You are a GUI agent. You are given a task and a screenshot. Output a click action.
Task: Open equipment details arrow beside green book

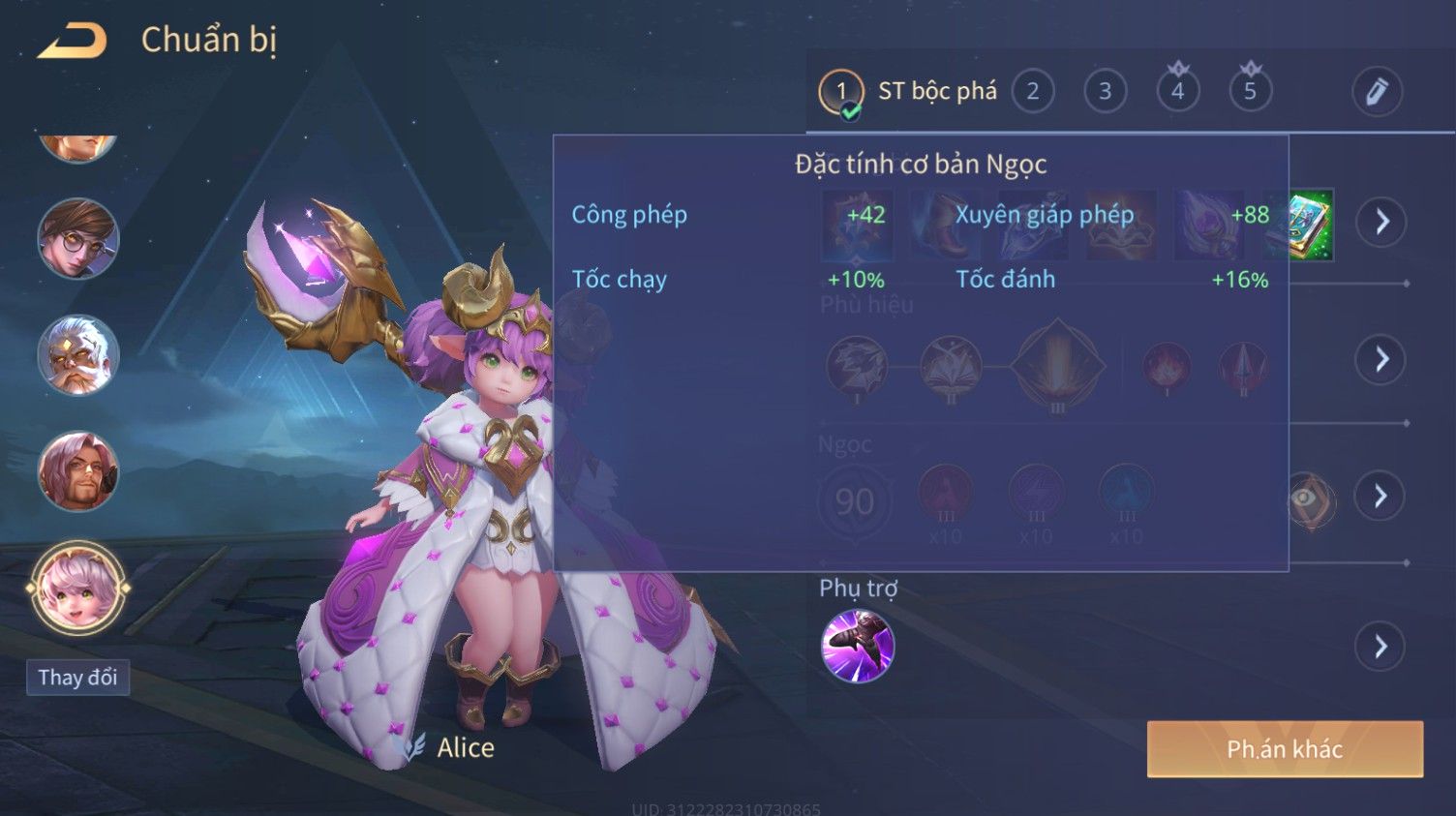pyautogui.click(x=1380, y=222)
